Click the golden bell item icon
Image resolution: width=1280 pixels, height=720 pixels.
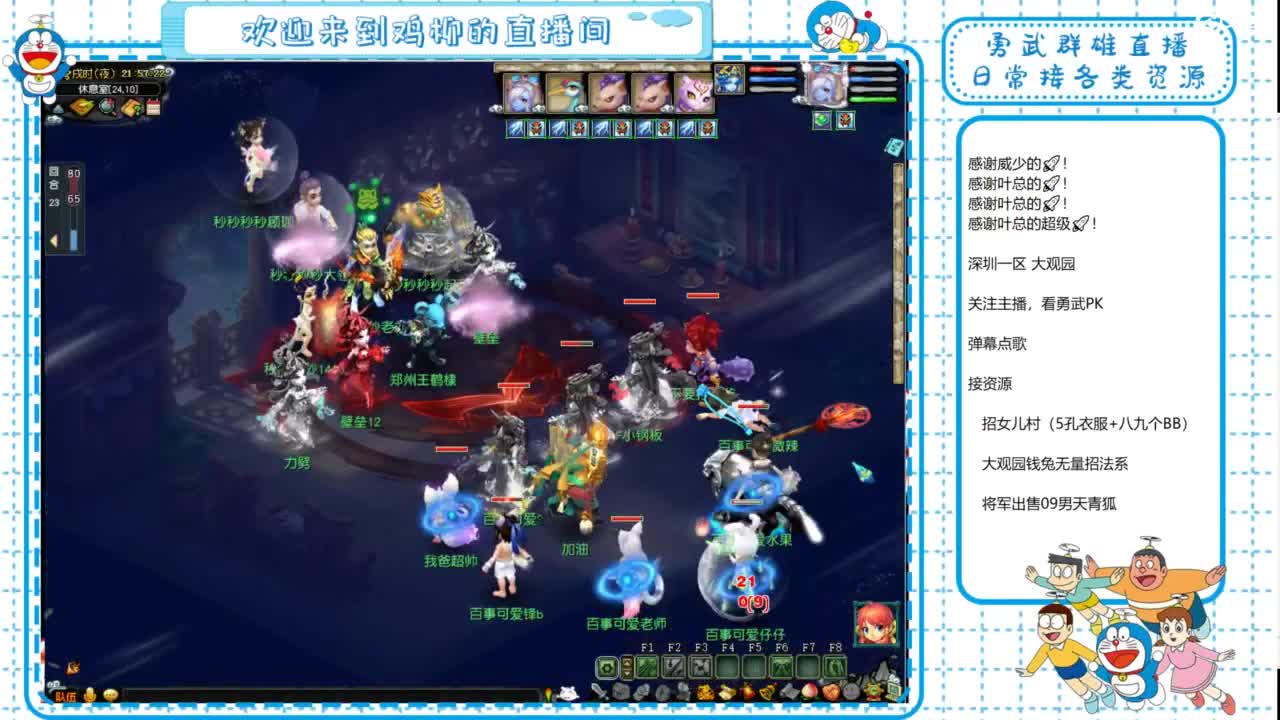click(x=765, y=691)
